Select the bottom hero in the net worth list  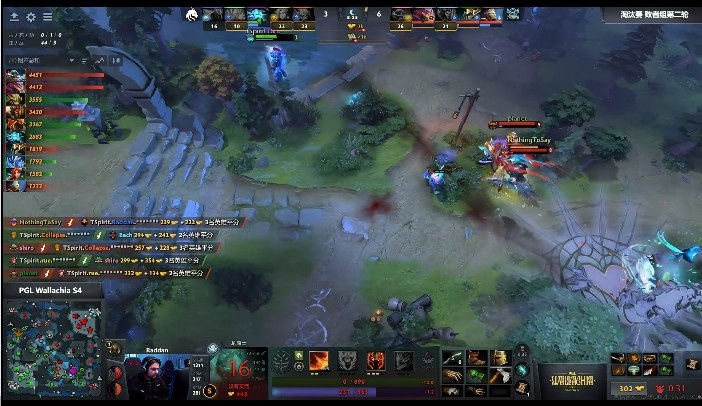(15, 186)
